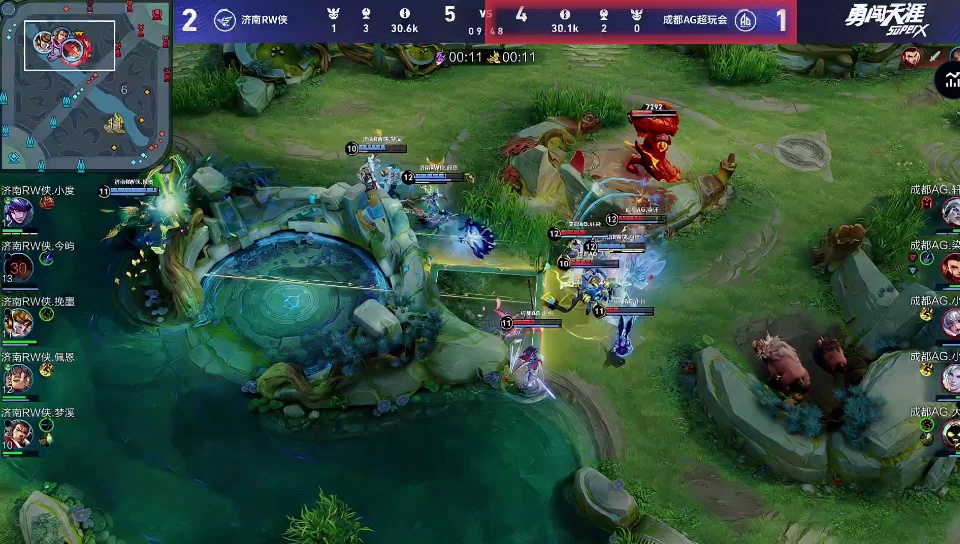Click the 济南RW侠 team name on scoreboard
This screenshot has height=544, width=960.
click(x=264, y=19)
